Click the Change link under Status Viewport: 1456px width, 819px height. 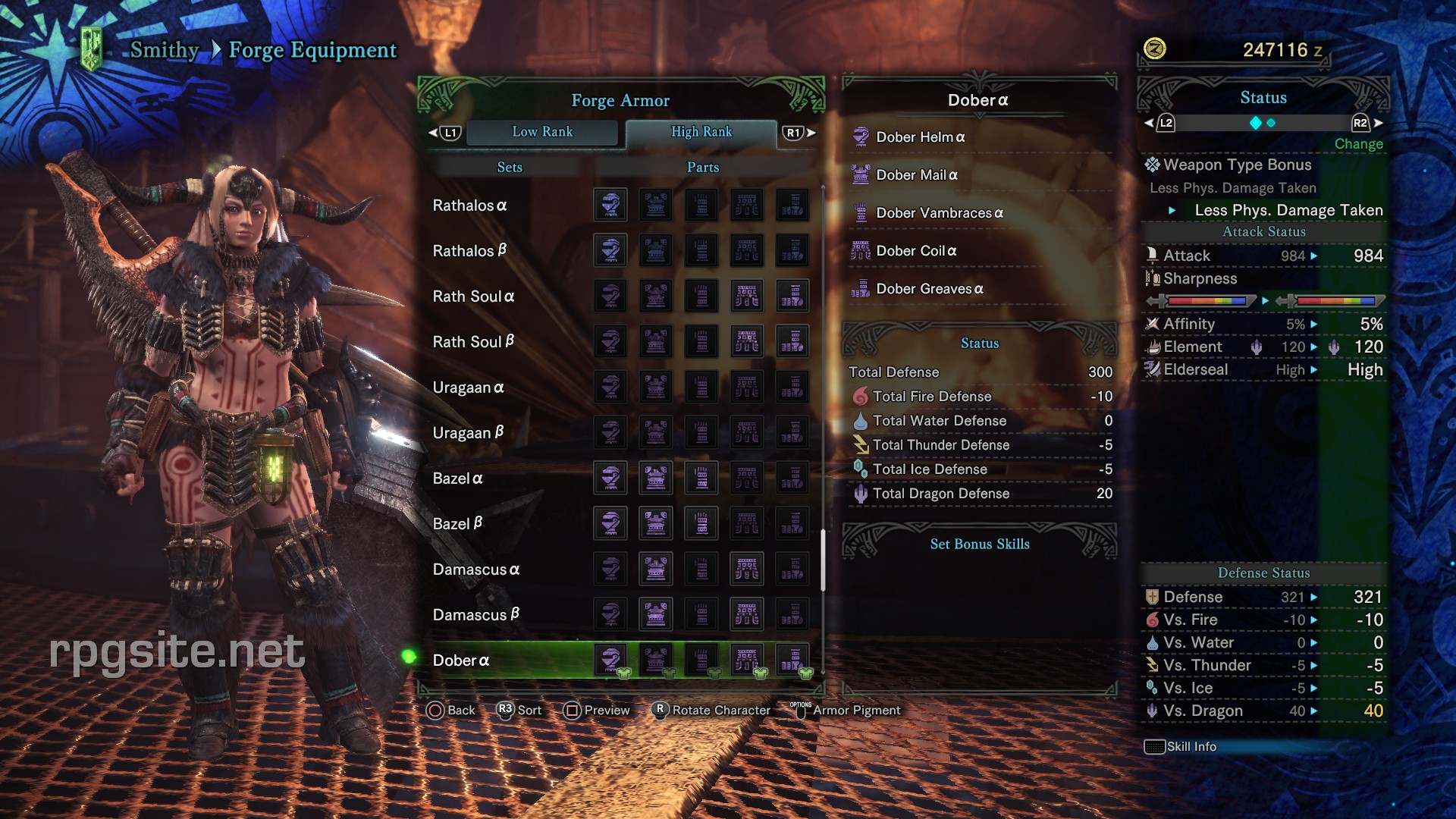[1358, 143]
